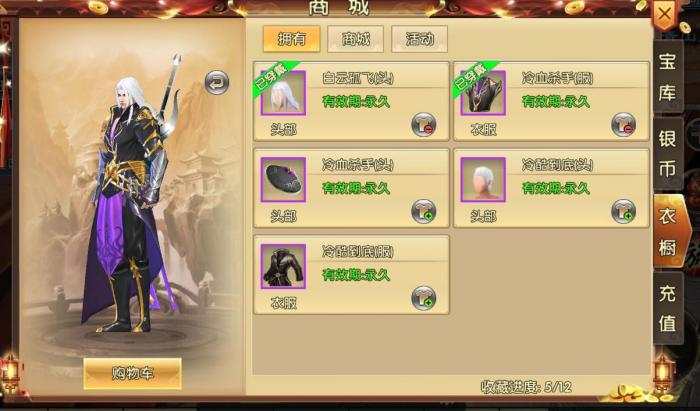Select the 冷酷到底 black coat thumbnail
Image resolution: width=700 pixels, height=411 pixels.
point(283,266)
